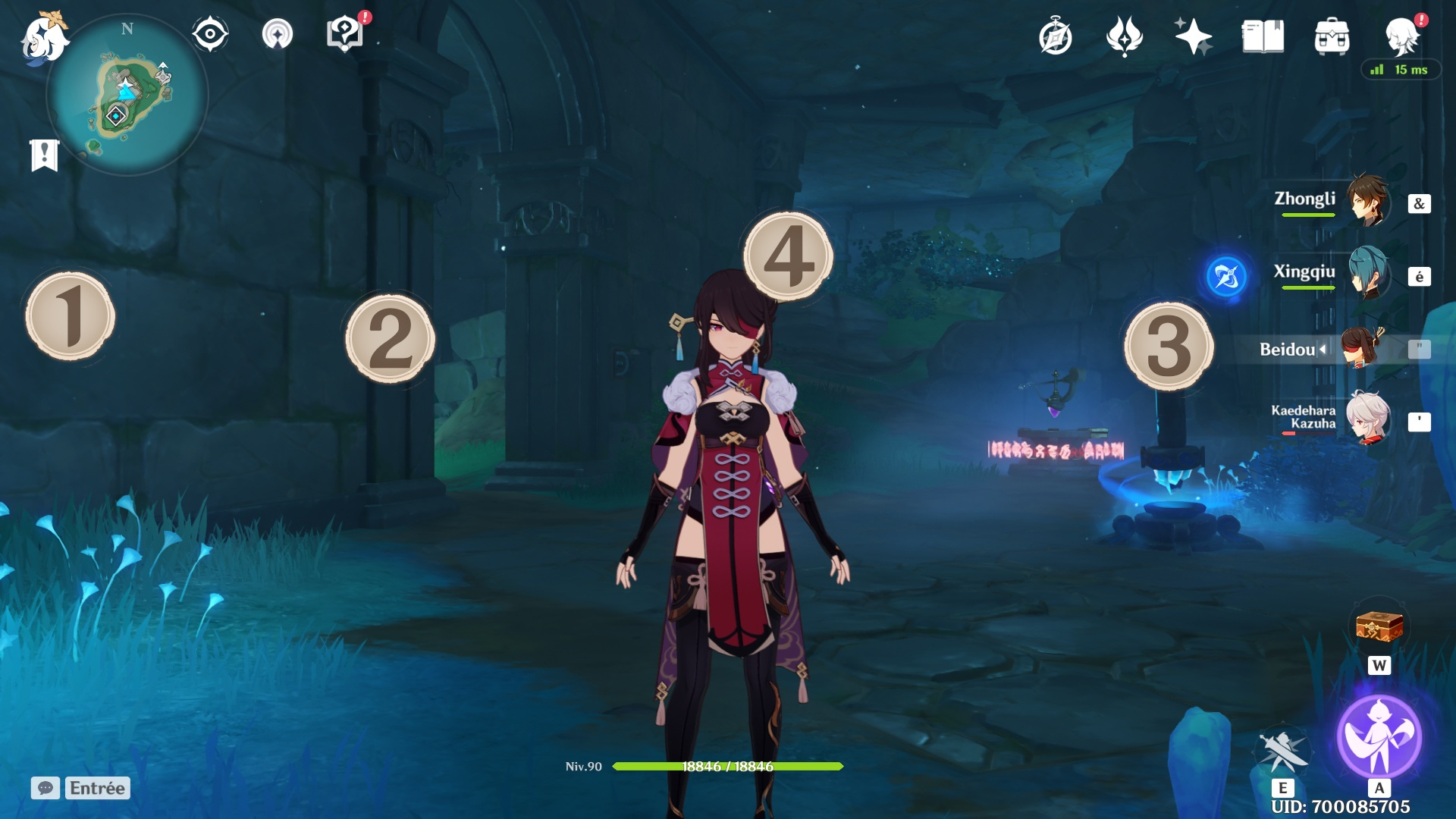Open the battle pass winged icon
1456x819 pixels.
click(x=1124, y=36)
